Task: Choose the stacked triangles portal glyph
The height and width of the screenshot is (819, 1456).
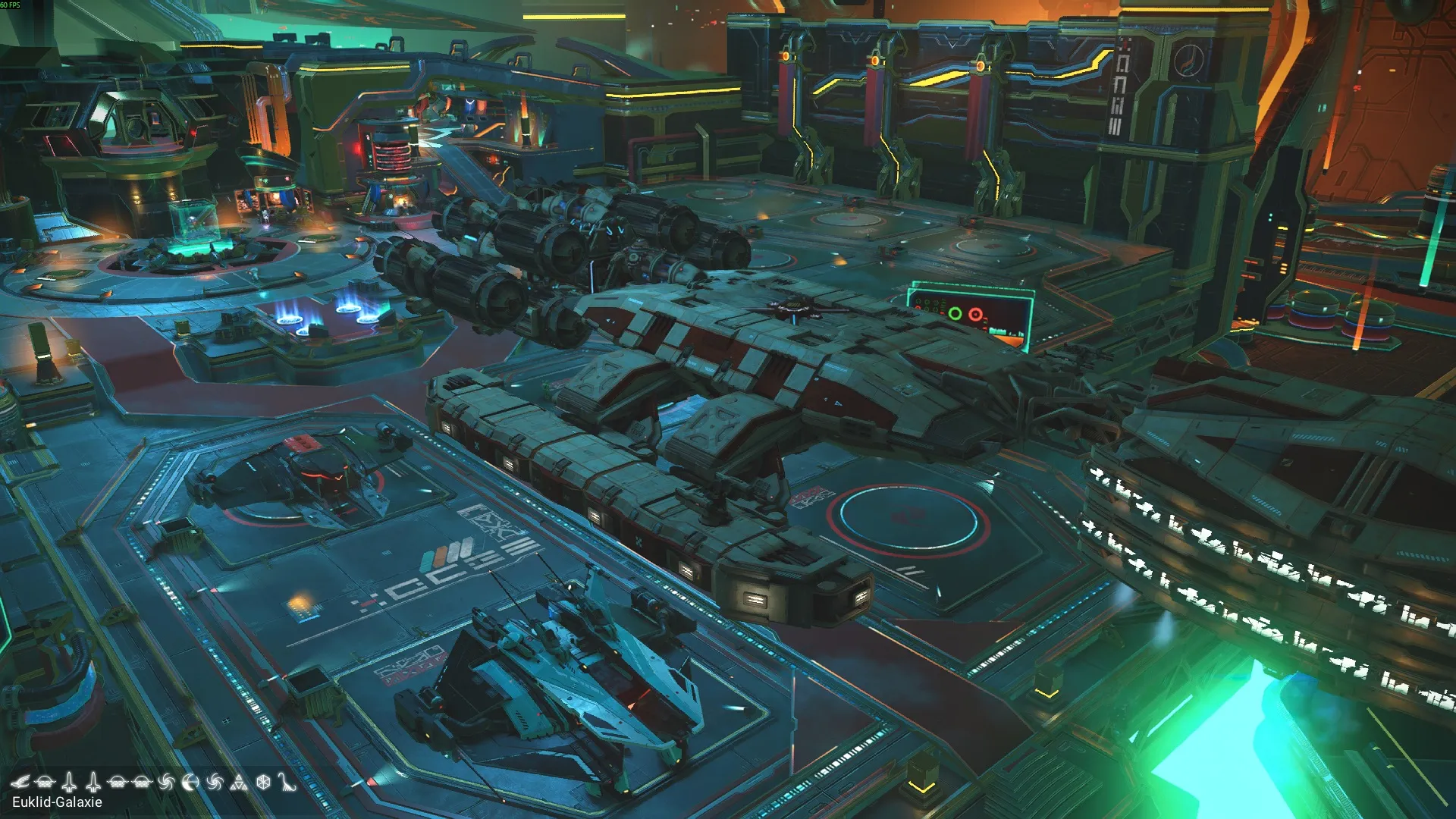Action: [239, 782]
